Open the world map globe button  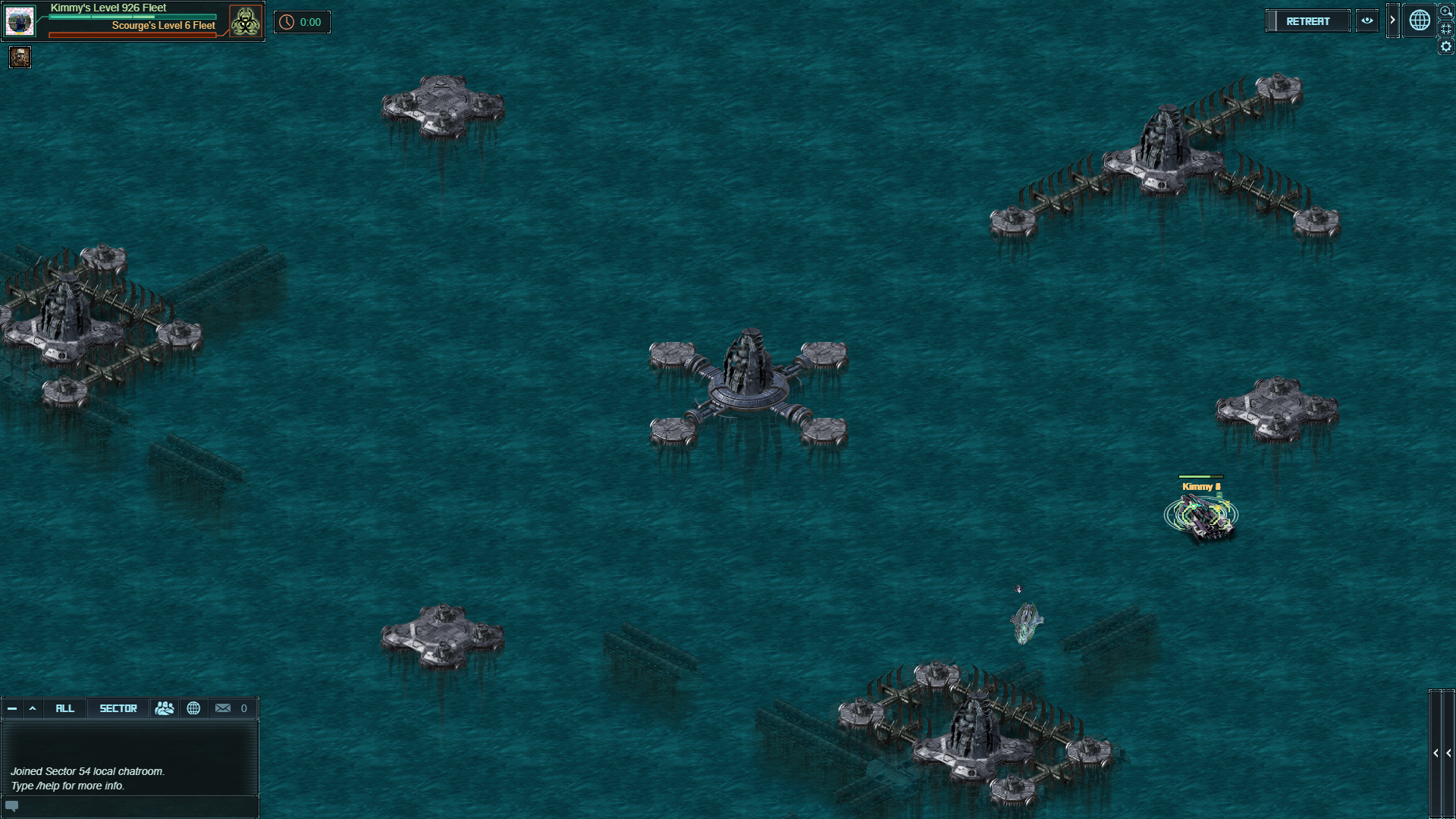(1420, 20)
